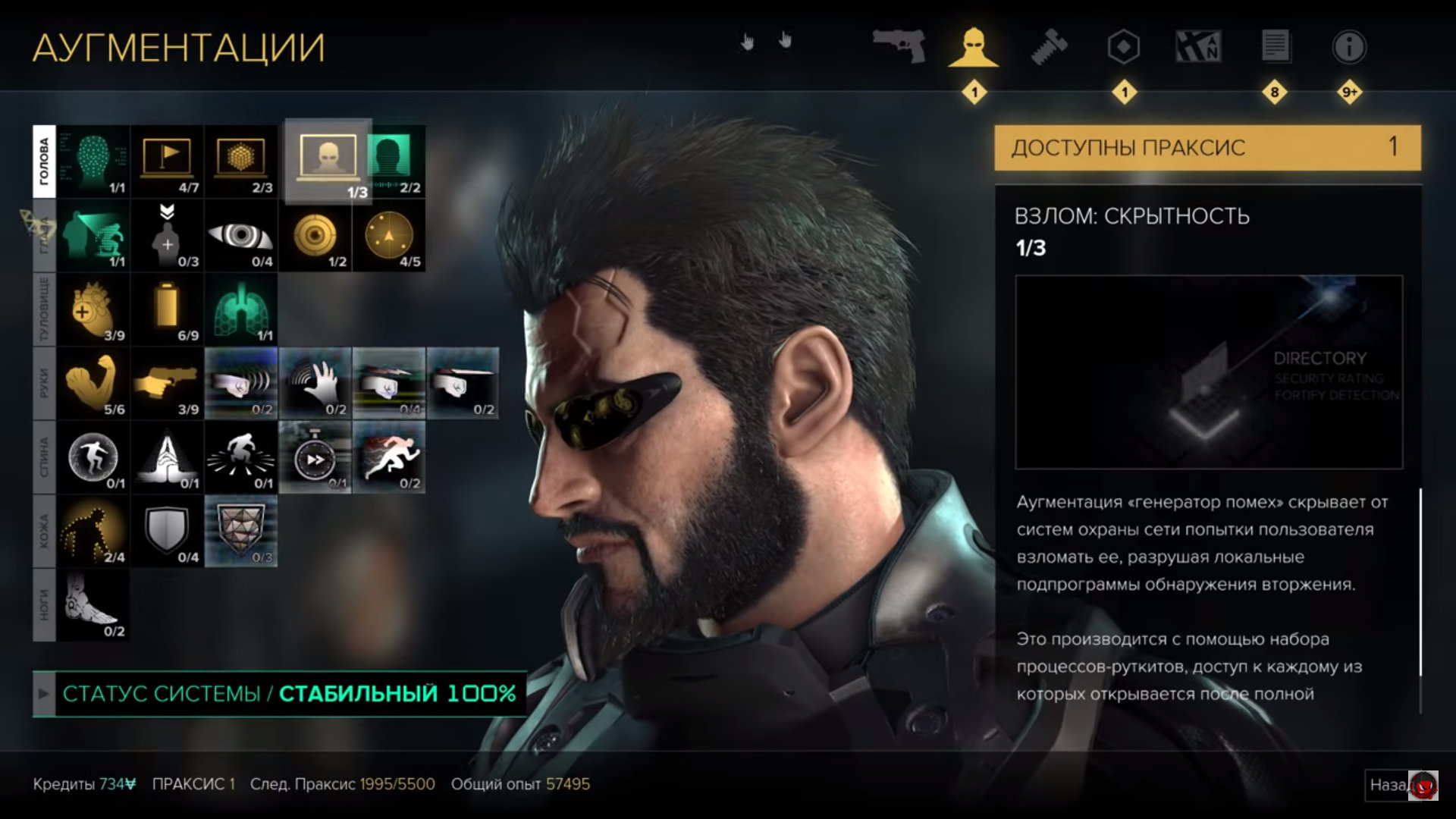
Task: Select the flexed arm strength augmentation
Action: (93, 383)
